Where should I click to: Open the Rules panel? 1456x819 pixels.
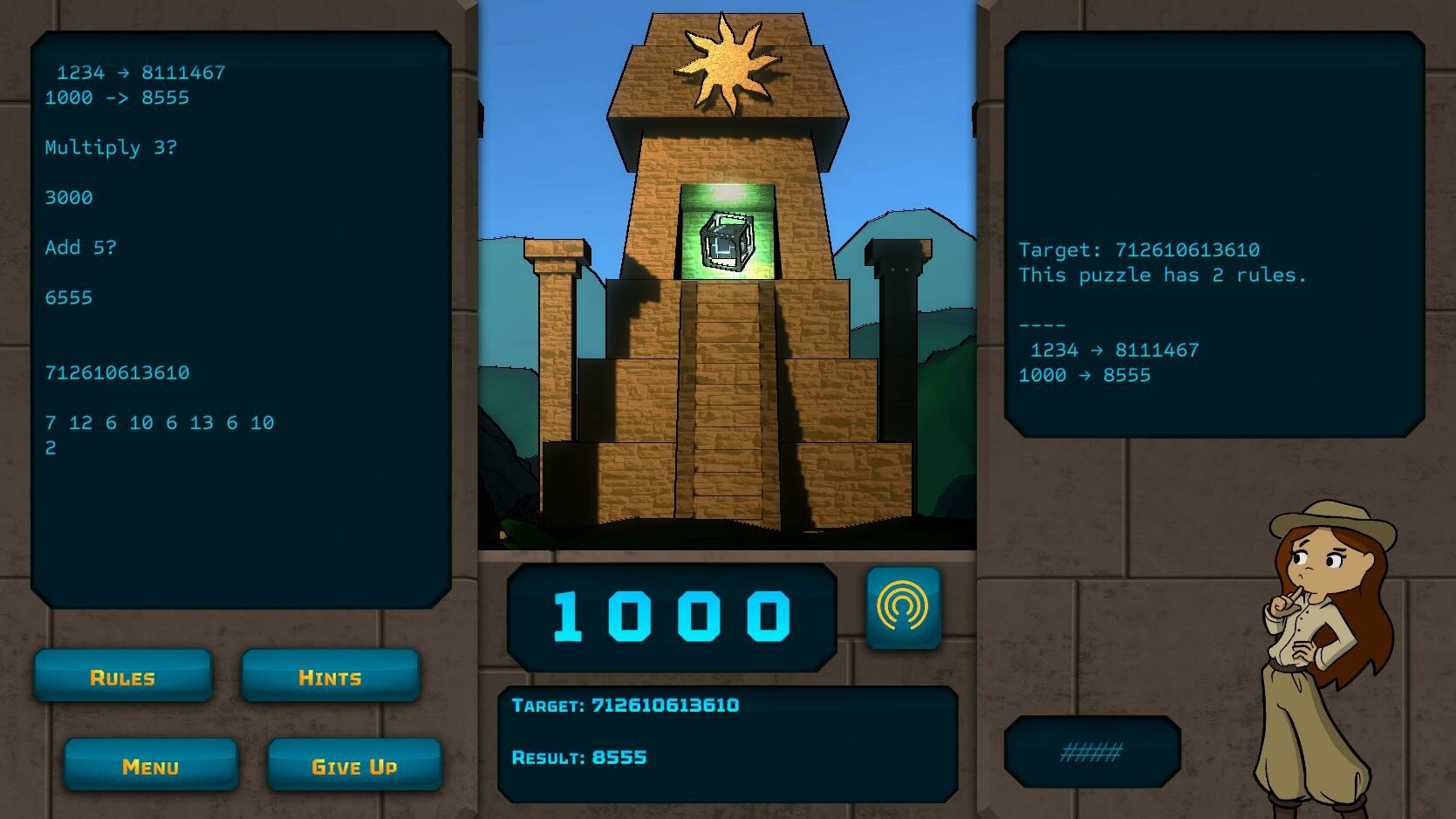point(123,676)
